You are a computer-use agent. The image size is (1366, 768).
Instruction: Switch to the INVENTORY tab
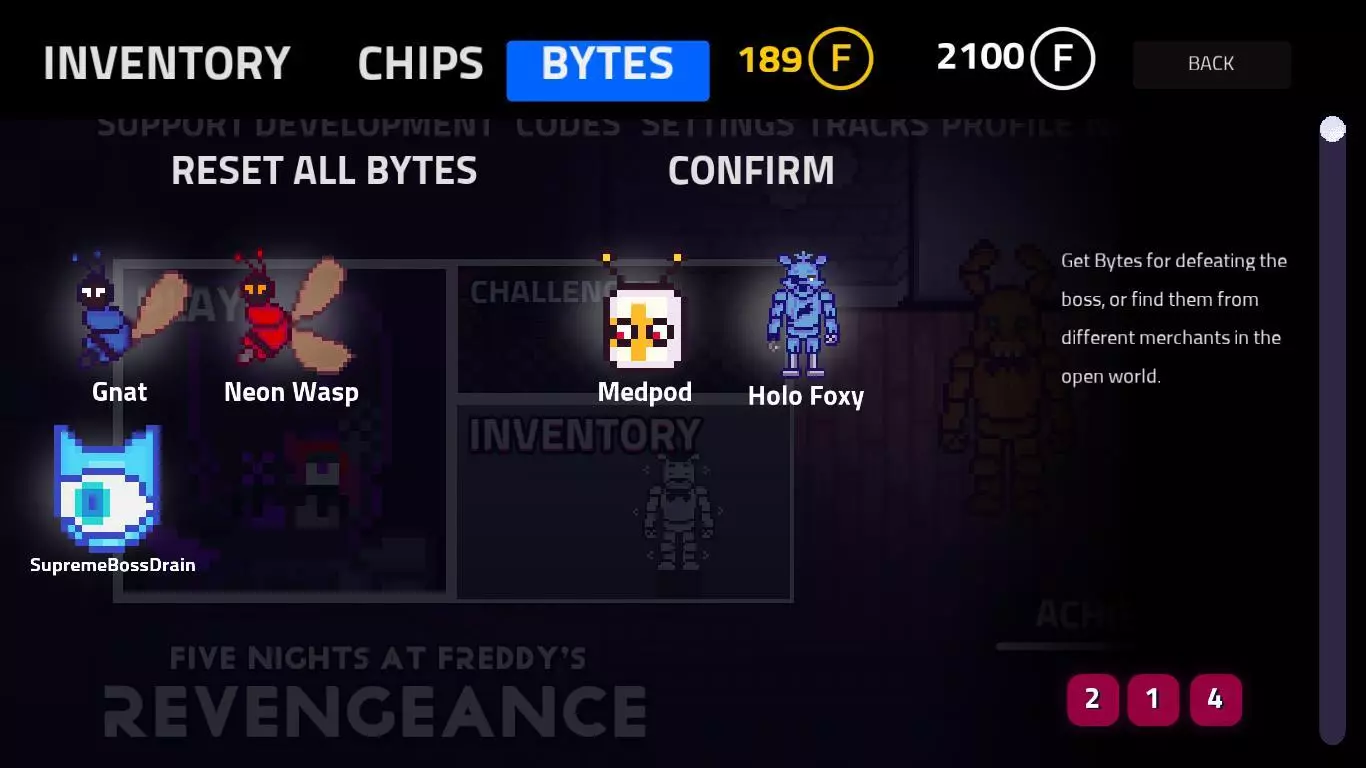point(166,62)
